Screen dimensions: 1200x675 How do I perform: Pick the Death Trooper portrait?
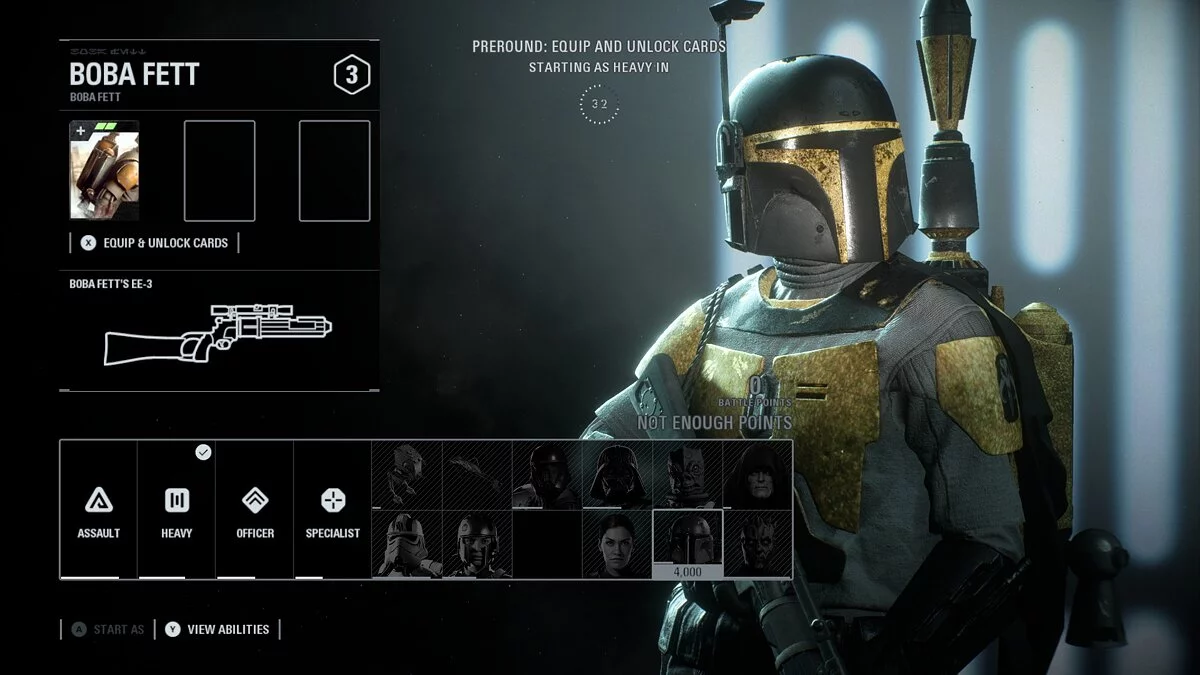pyautogui.click(x=547, y=475)
